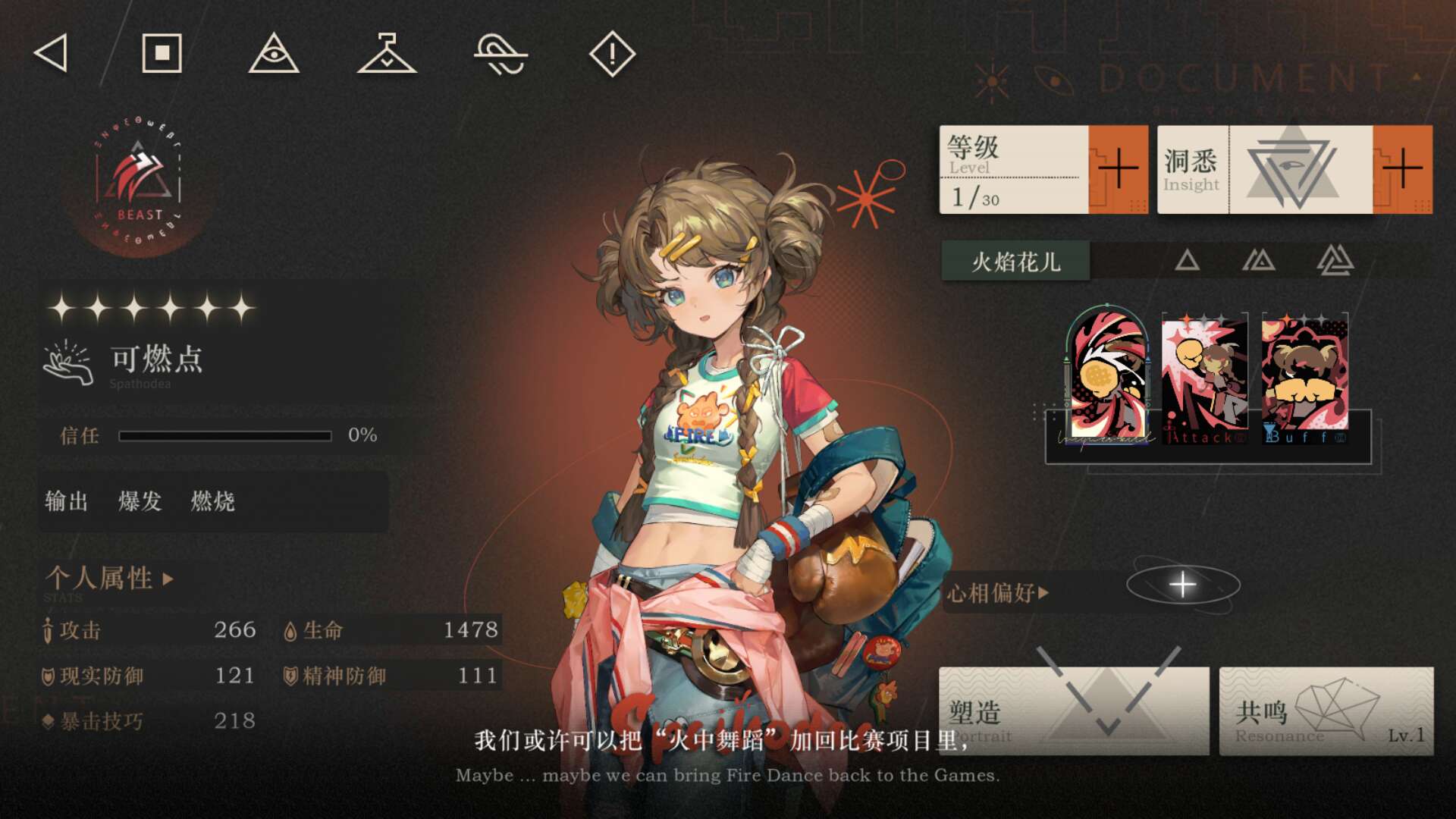The width and height of the screenshot is (1456, 819).
Task: Open the 塑造 Portrait panel
Action: coord(1074,711)
